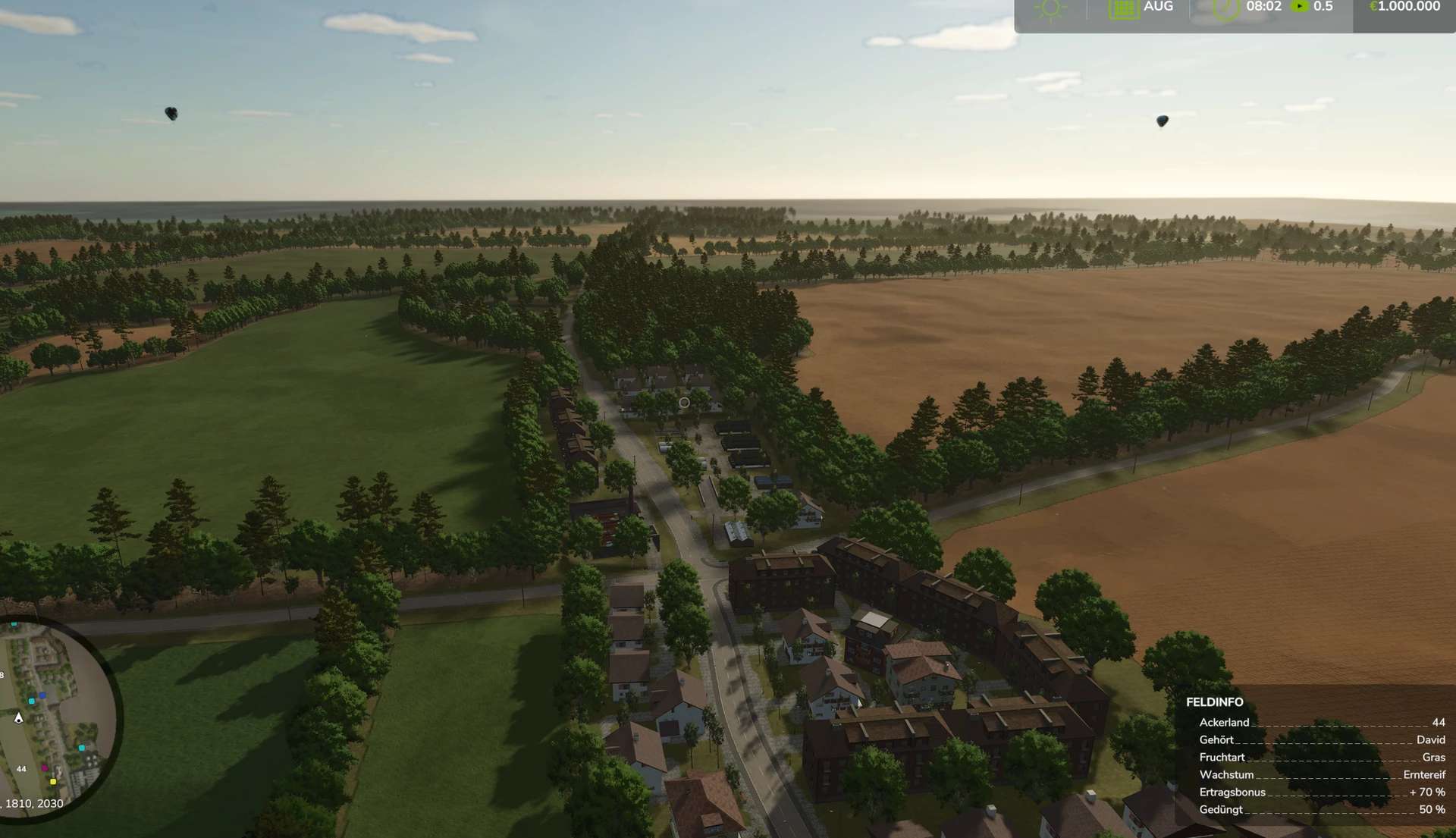
Task: Click the player arrow on the minimap
Action: [19, 717]
